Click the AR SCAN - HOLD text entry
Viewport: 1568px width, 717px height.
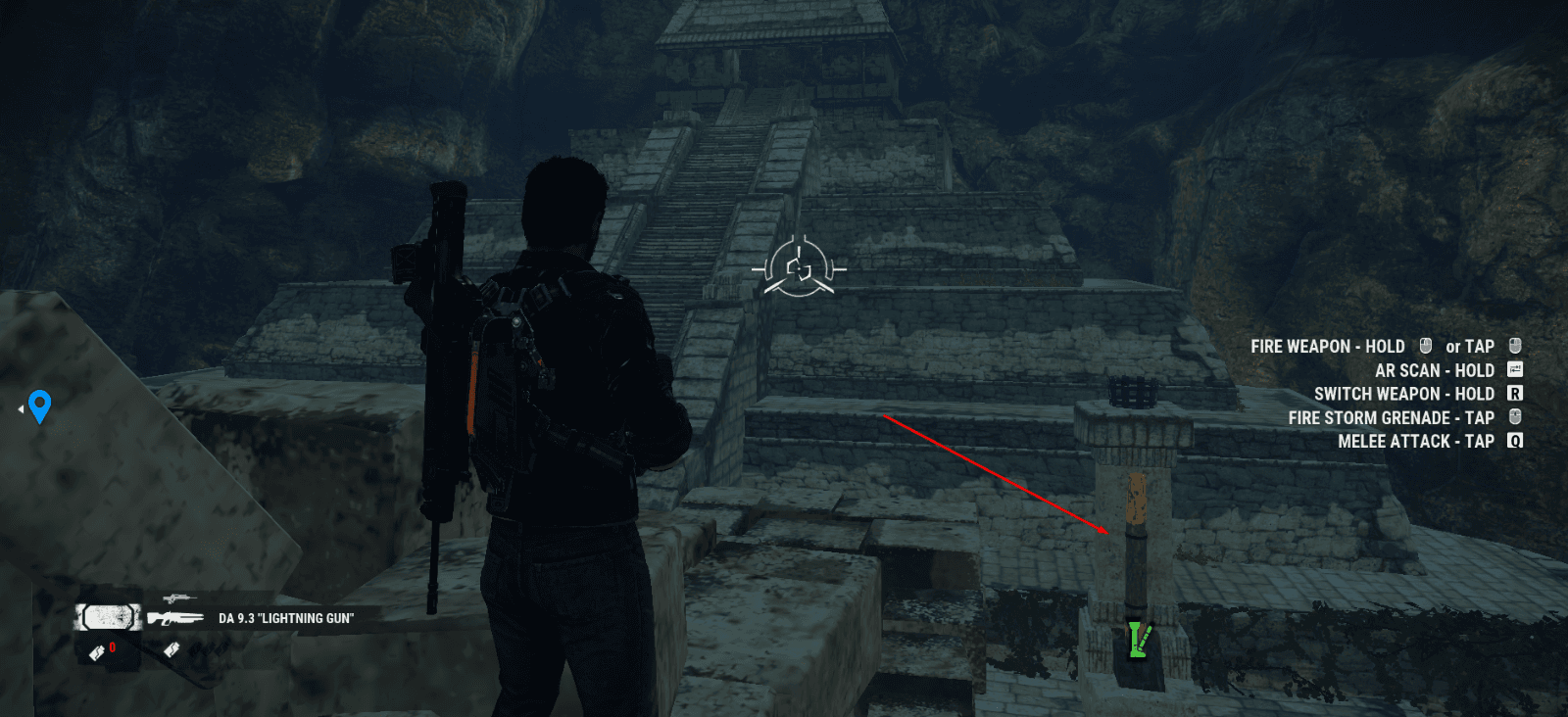click(1436, 370)
